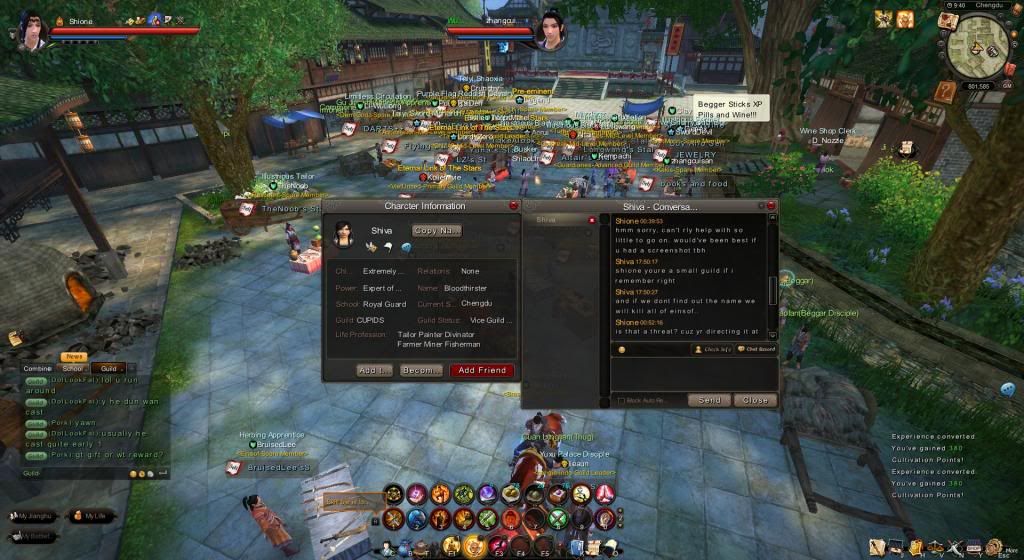Close the Character Information window

click(x=513, y=206)
